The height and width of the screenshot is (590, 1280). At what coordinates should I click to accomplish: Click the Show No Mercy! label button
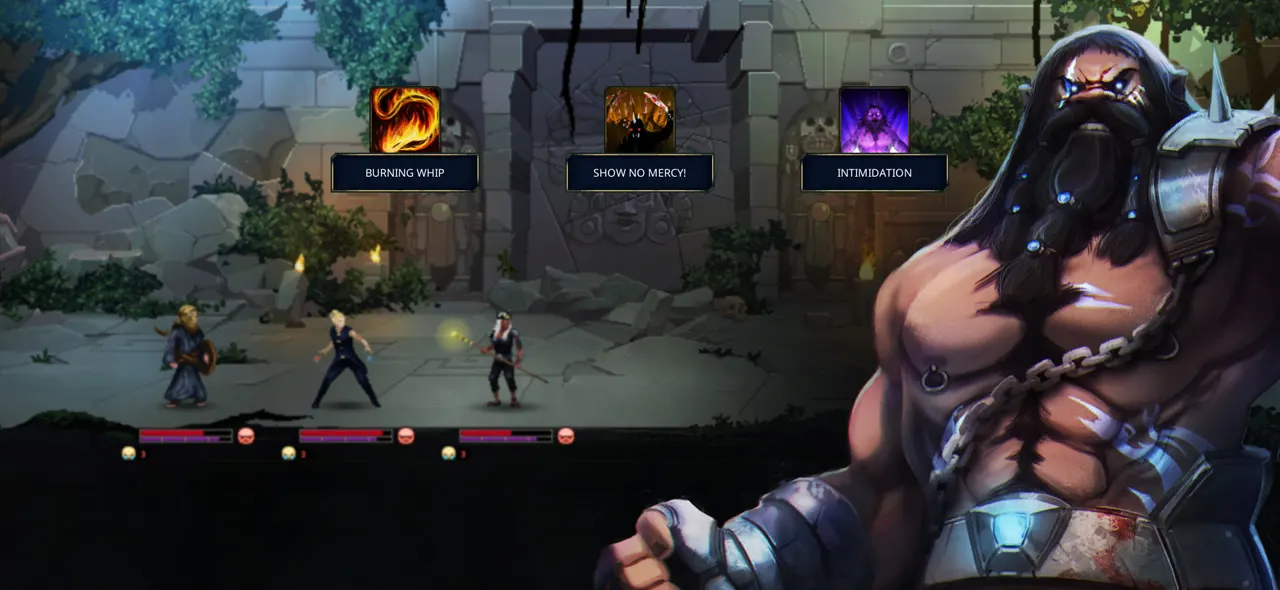(x=640, y=173)
